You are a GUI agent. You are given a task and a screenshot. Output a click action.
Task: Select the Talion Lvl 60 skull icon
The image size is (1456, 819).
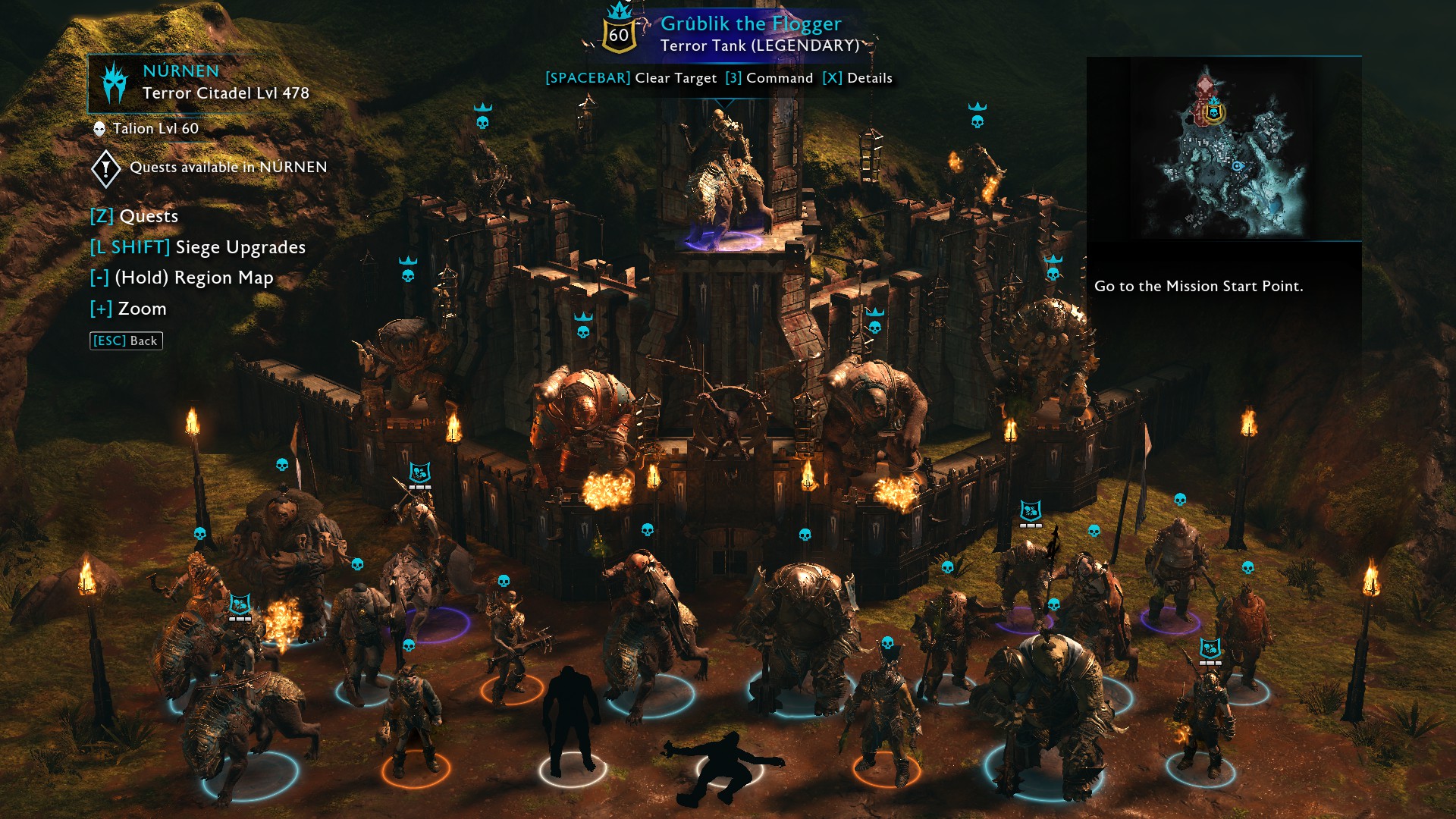pyautogui.click(x=99, y=128)
